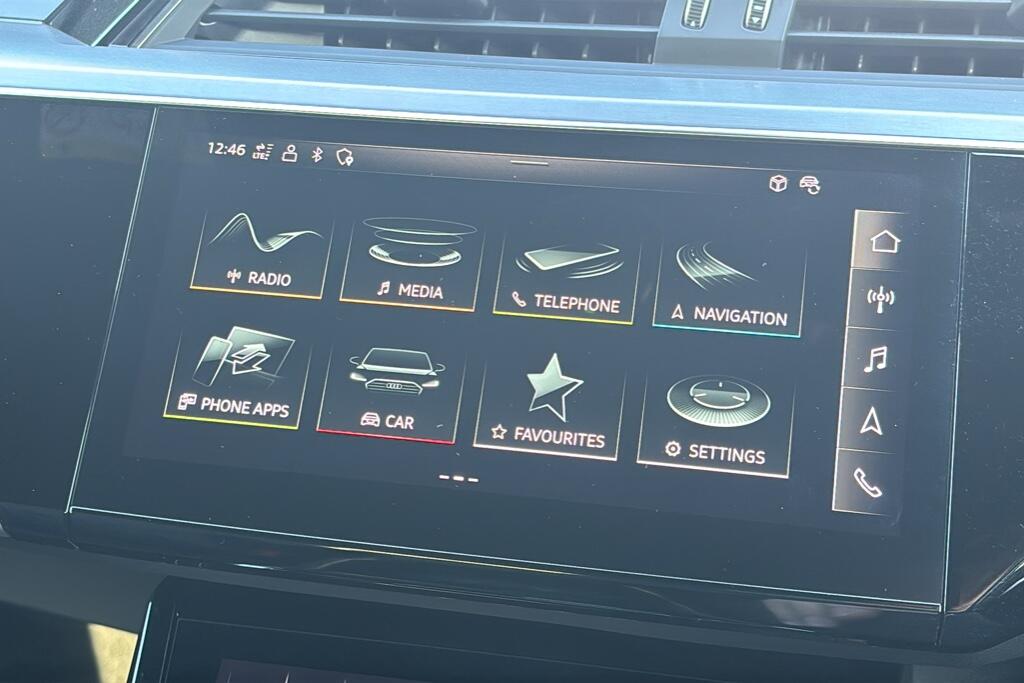The height and width of the screenshot is (683, 1024).
Task: Open Phone Apps
Action: 234,379
